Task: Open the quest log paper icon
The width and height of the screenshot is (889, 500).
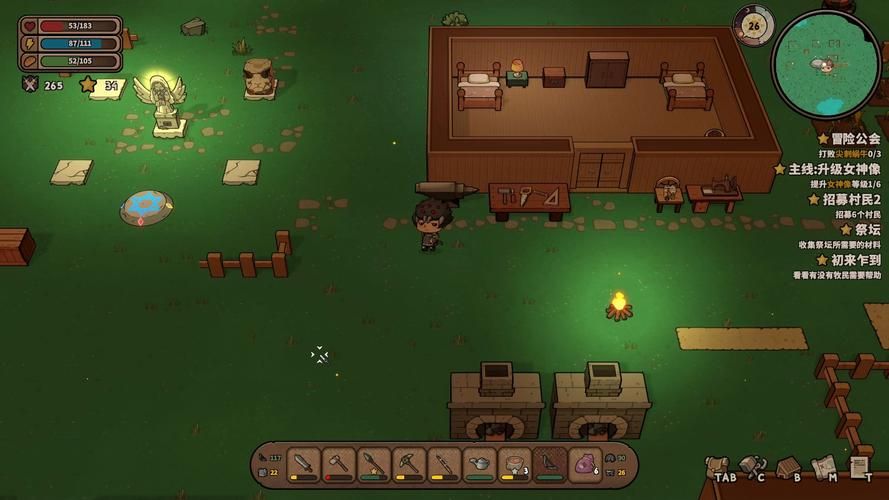Action: pyautogui.click(x=858, y=466)
